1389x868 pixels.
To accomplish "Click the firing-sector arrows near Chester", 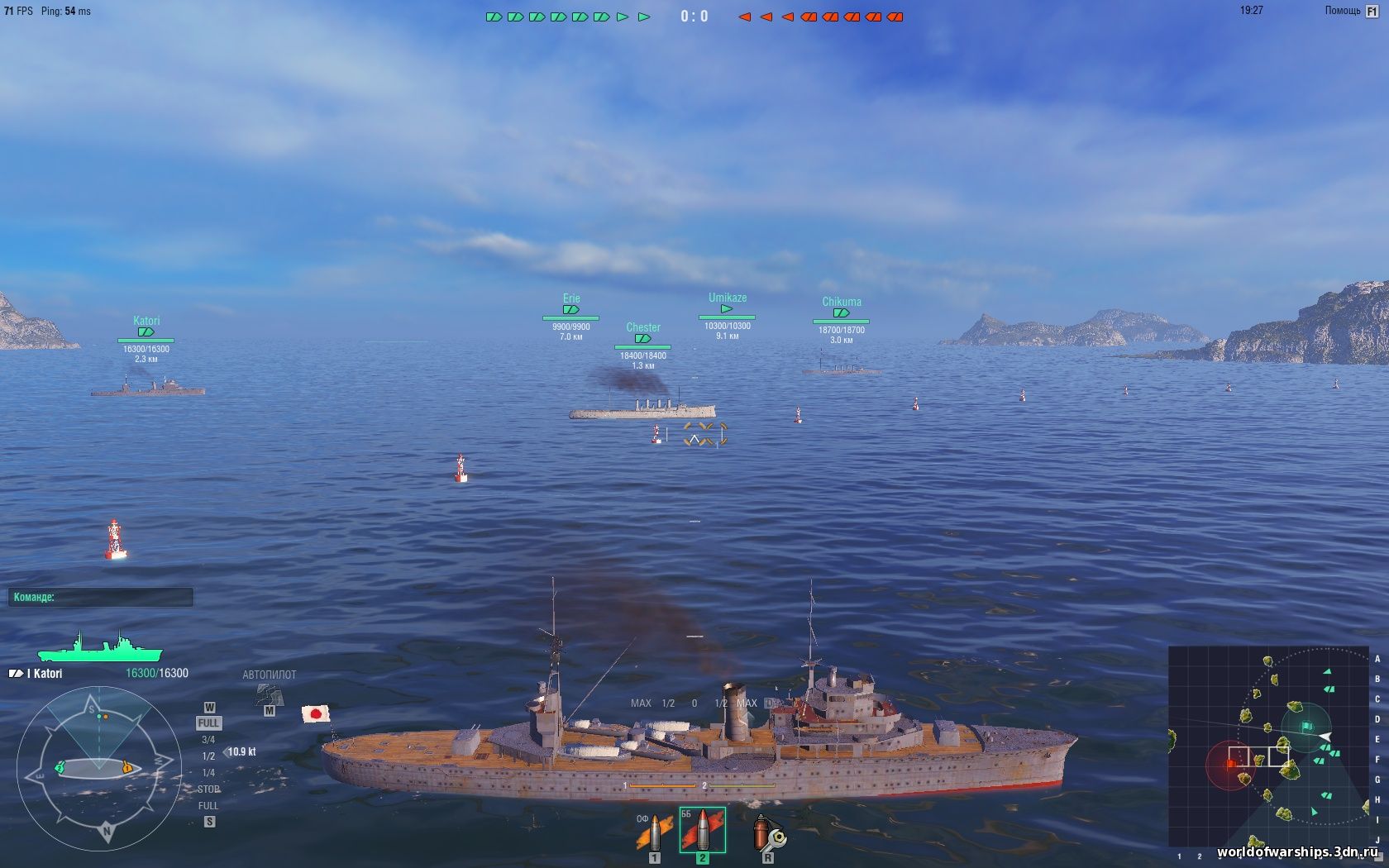I will tap(704, 432).
